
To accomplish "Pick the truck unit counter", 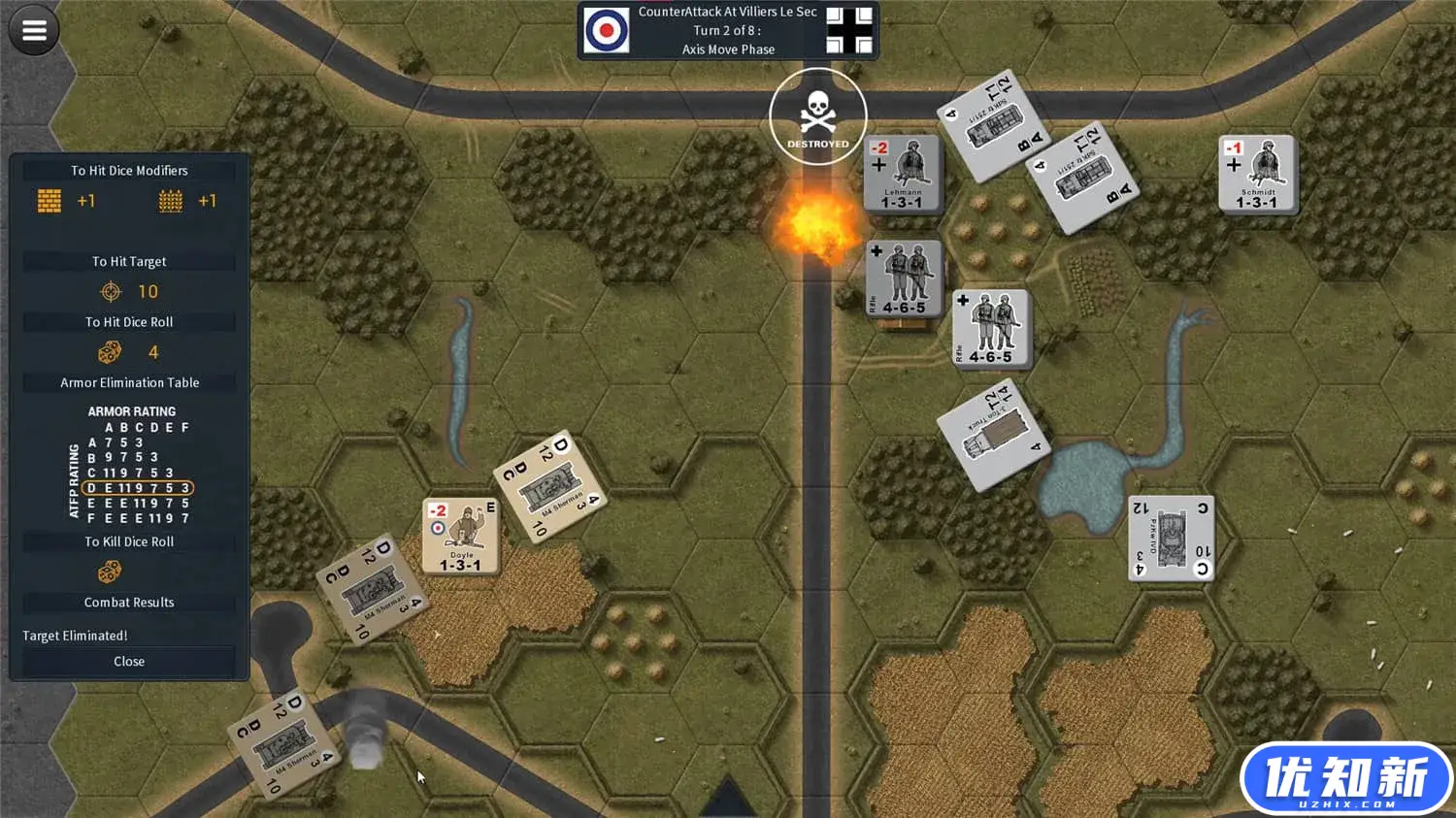I will click(x=994, y=435).
